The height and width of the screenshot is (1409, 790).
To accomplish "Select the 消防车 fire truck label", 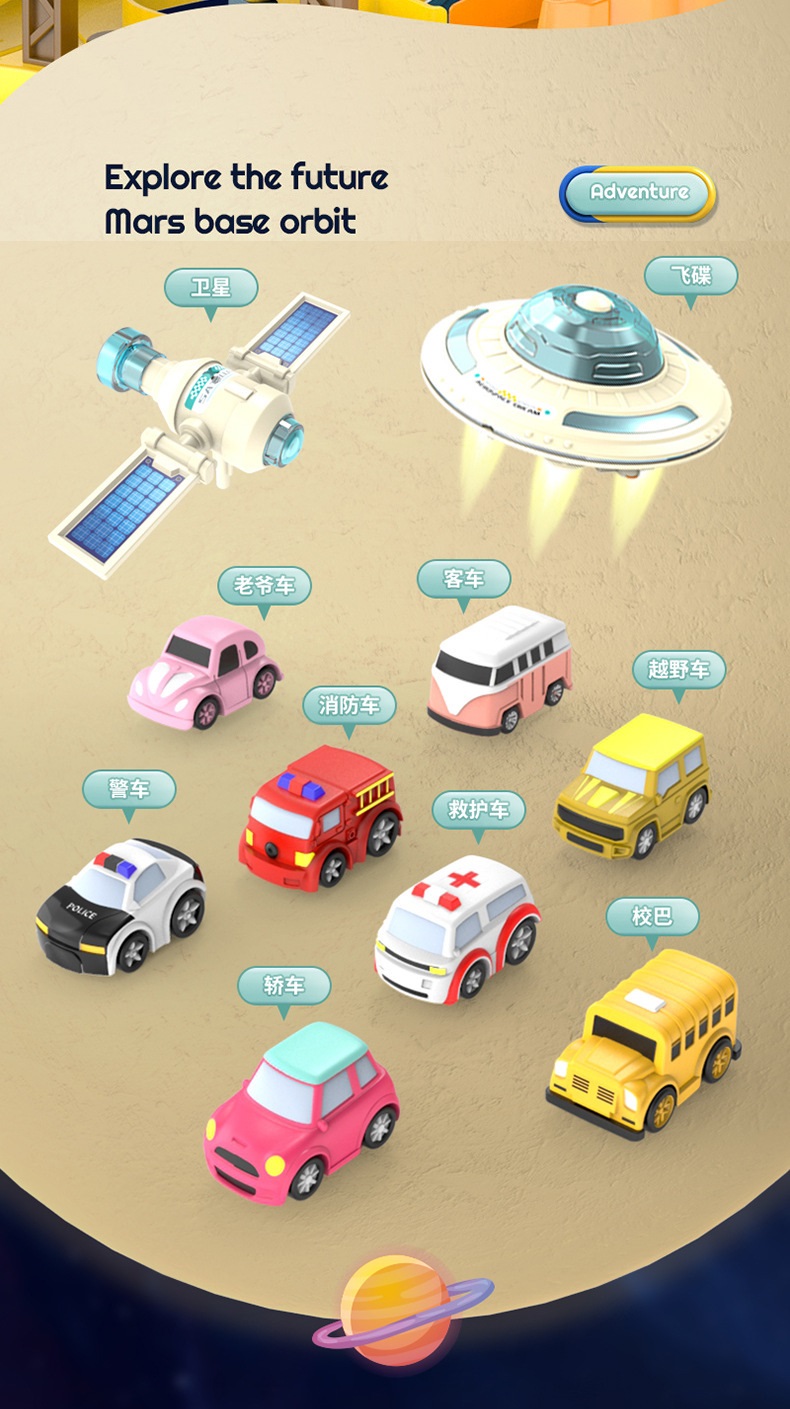I will click(x=349, y=705).
